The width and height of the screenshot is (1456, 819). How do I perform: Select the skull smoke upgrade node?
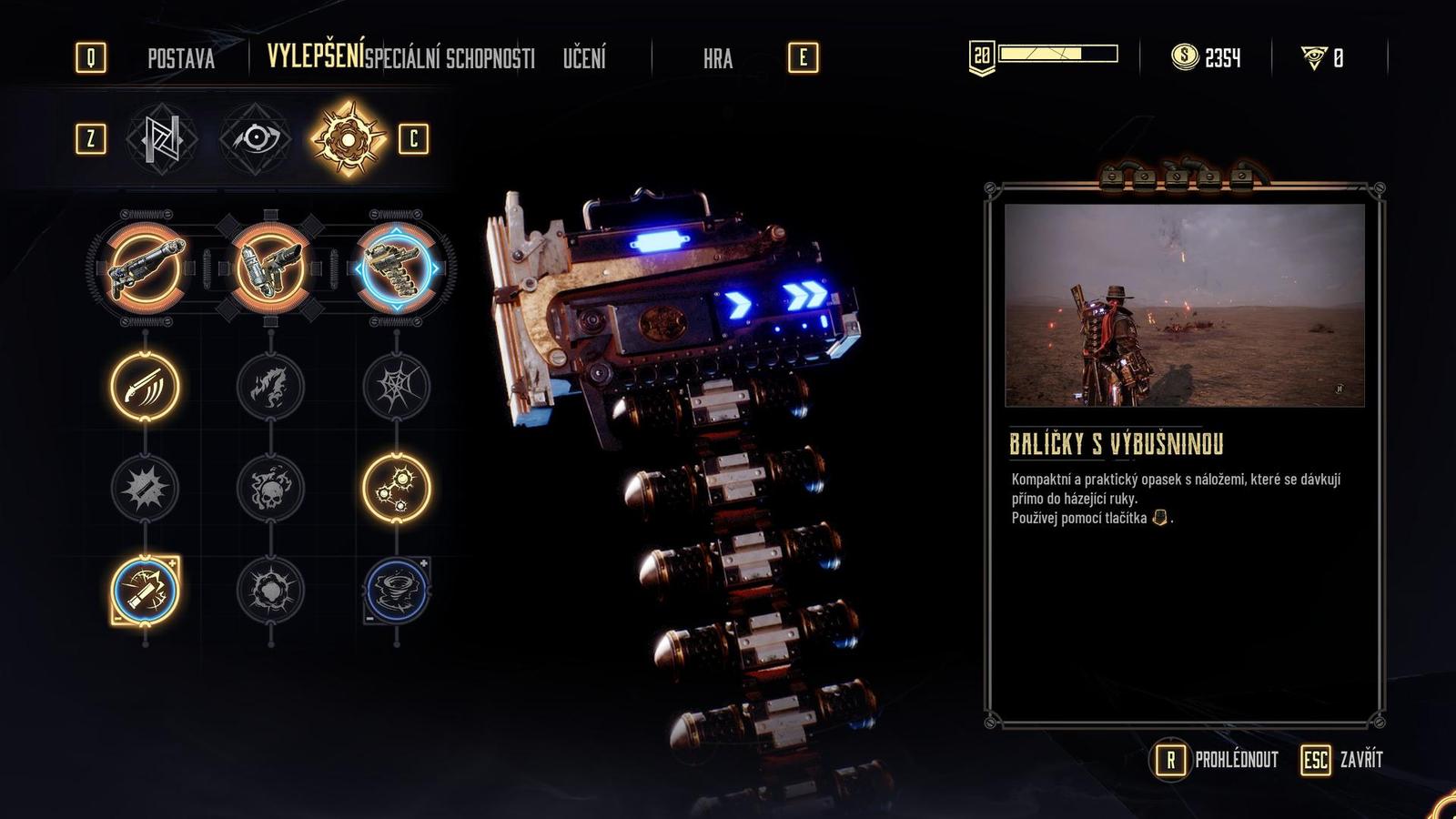coord(270,488)
